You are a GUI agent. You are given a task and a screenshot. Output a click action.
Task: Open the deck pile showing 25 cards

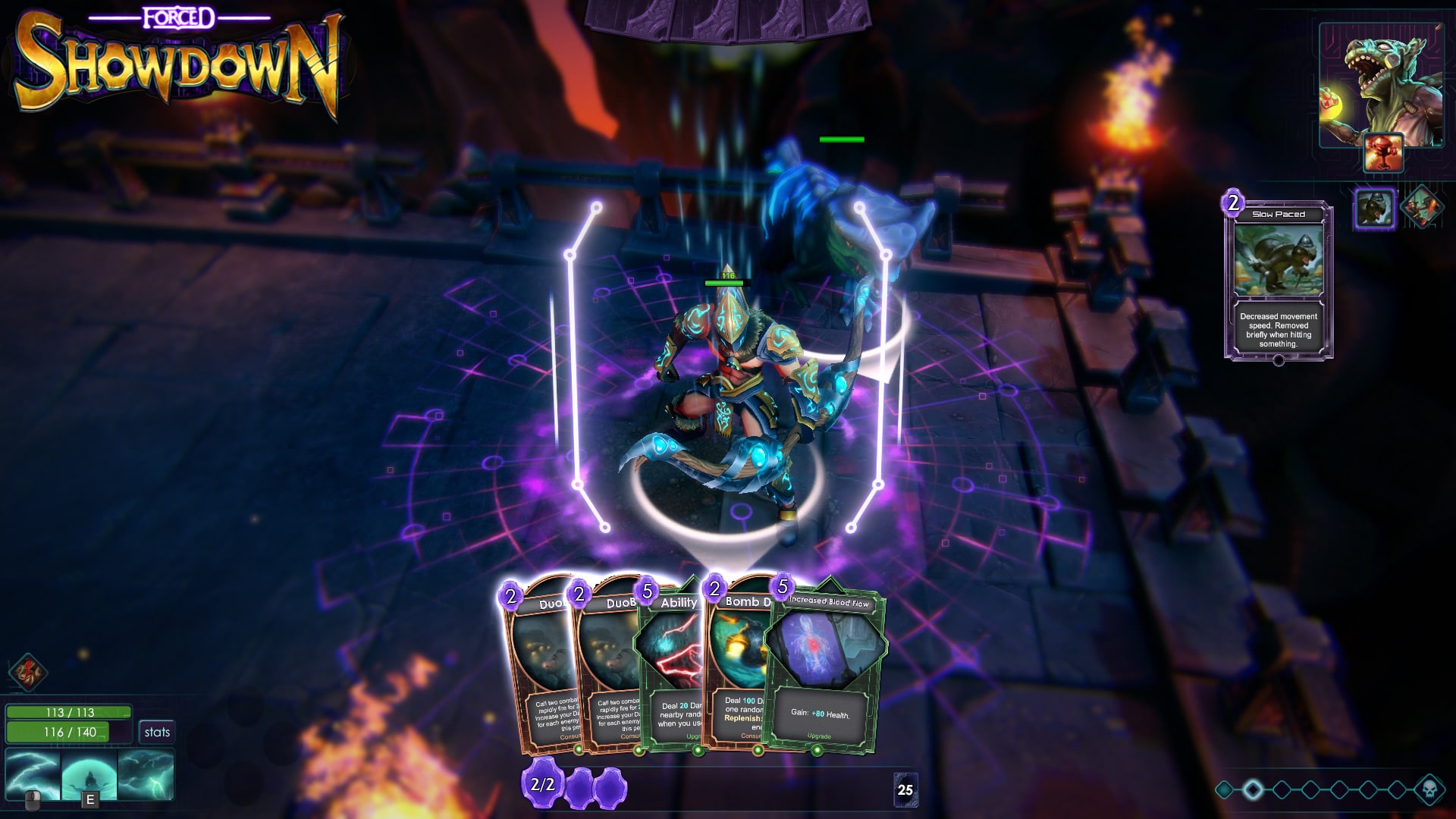[x=905, y=789]
